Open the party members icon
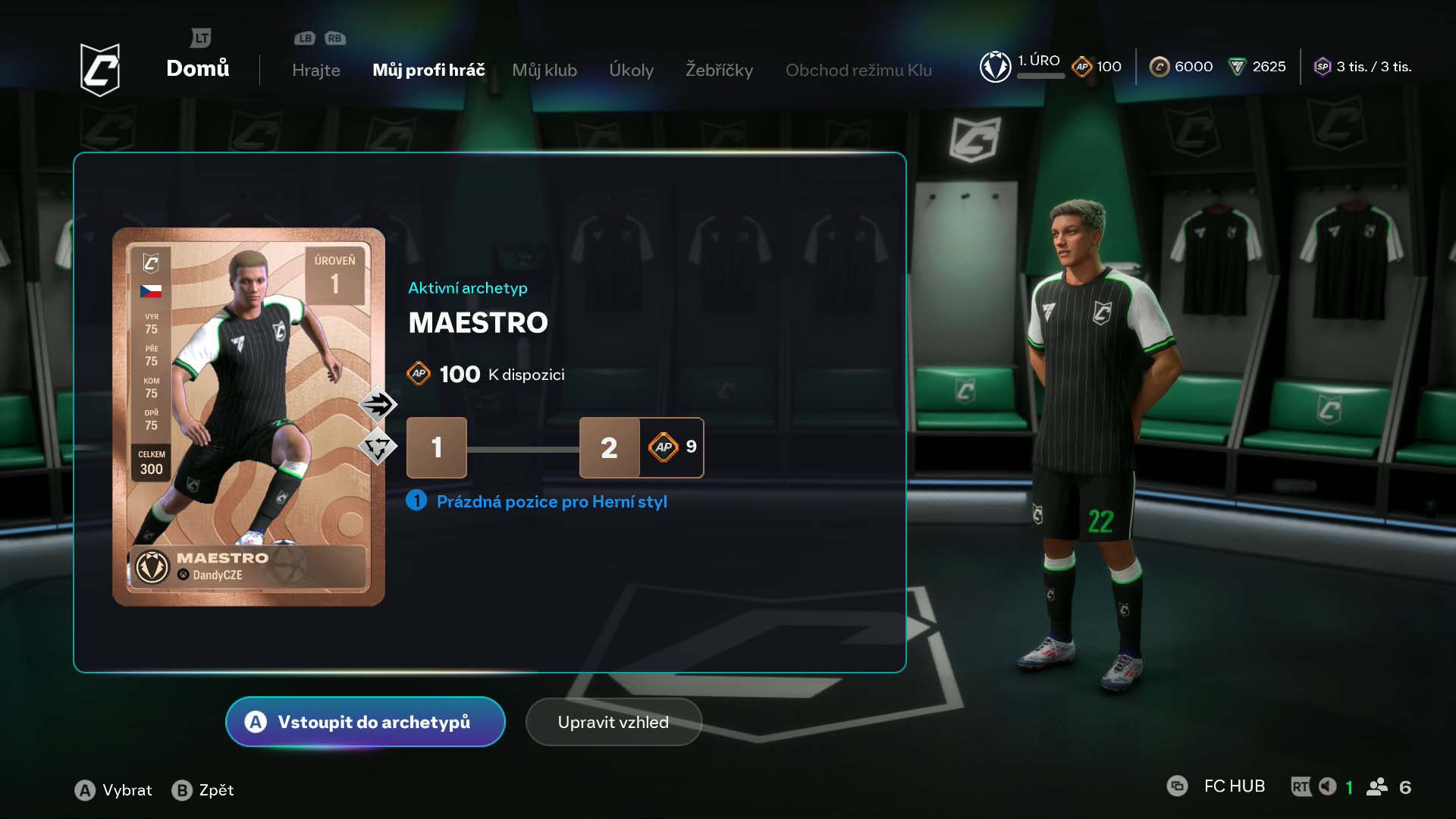This screenshot has height=819, width=1456. point(1376,787)
